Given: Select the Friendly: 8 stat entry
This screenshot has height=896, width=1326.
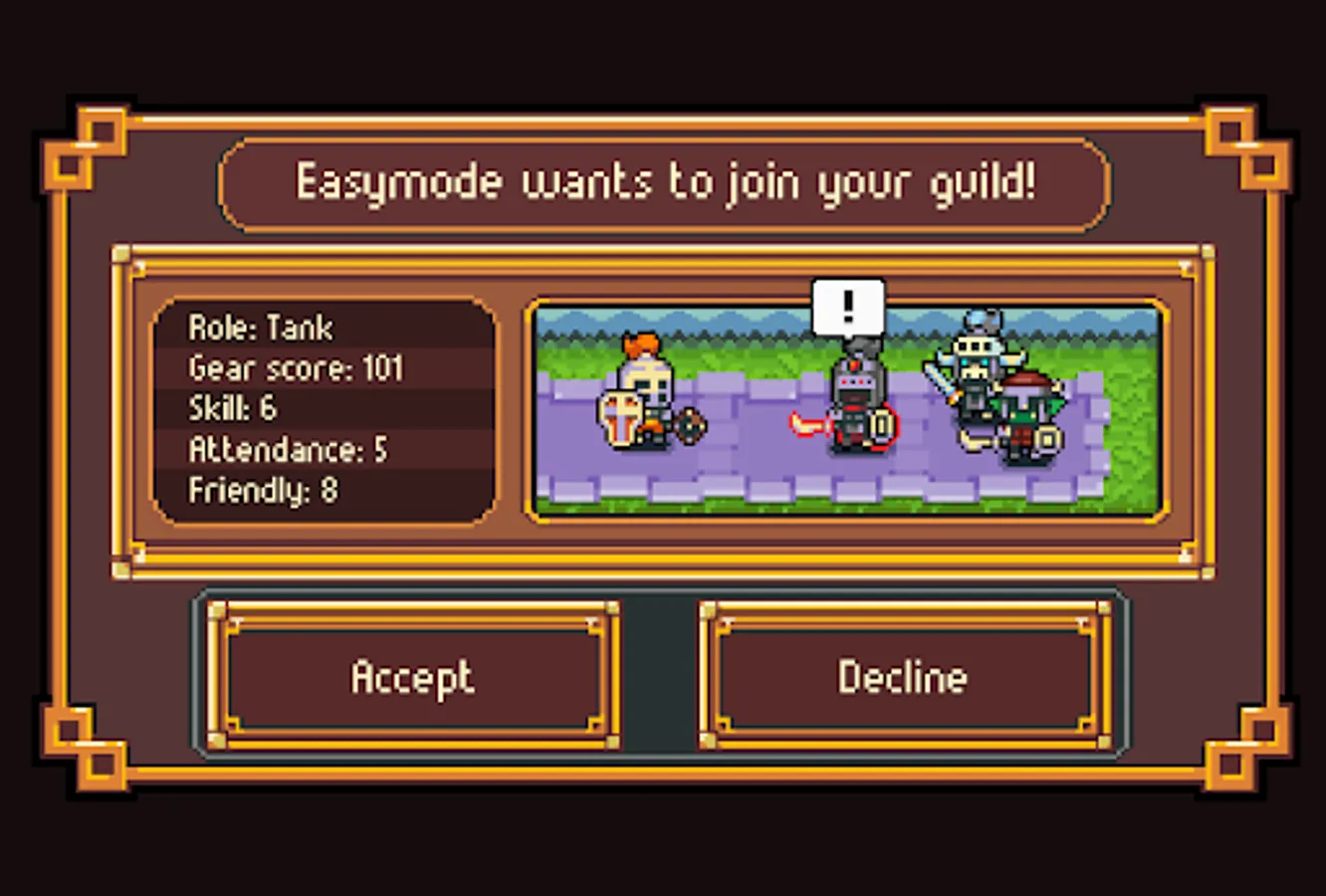Looking at the screenshot, I should (x=263, y=490).
